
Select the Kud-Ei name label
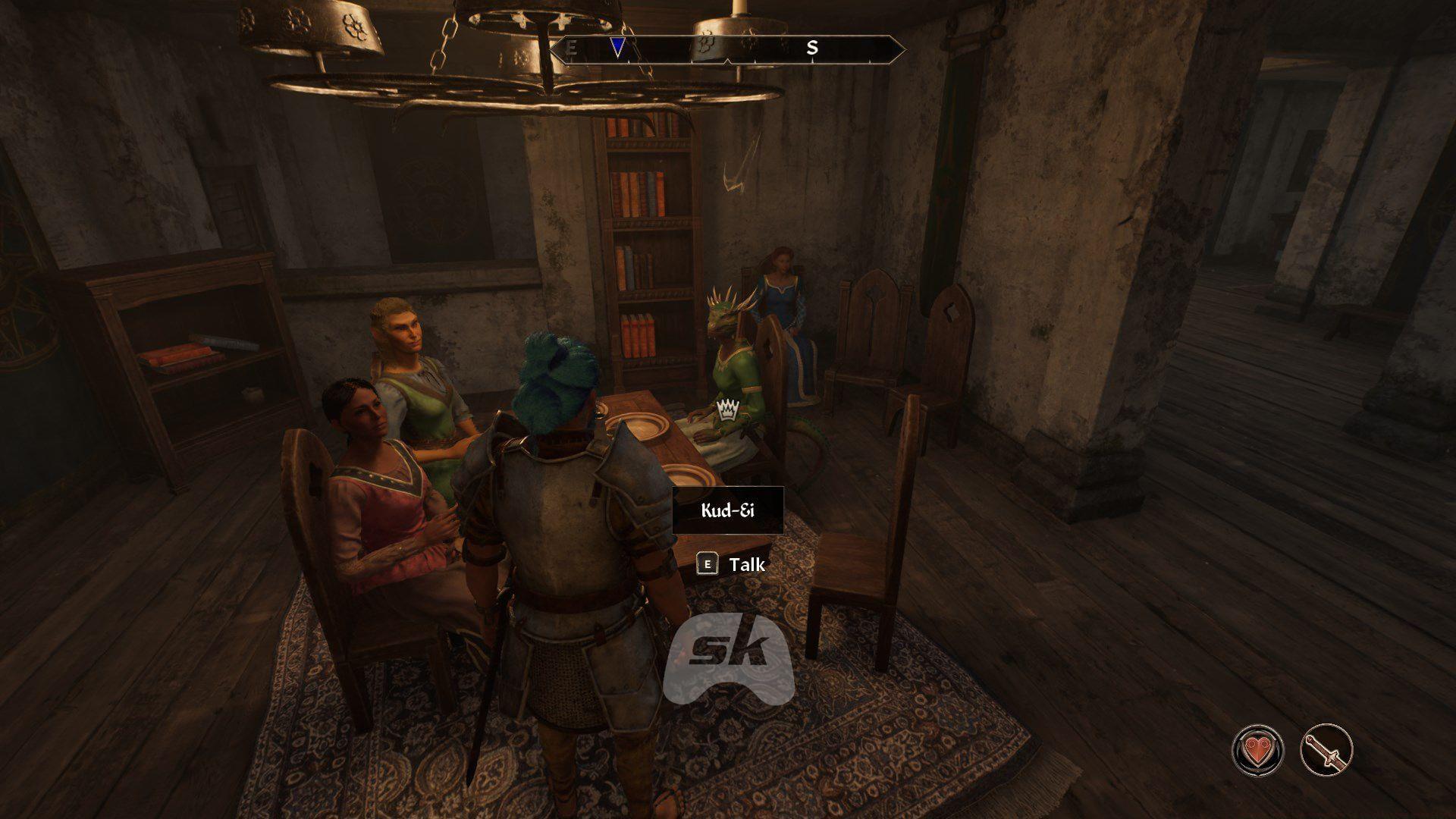pos(727,510)
